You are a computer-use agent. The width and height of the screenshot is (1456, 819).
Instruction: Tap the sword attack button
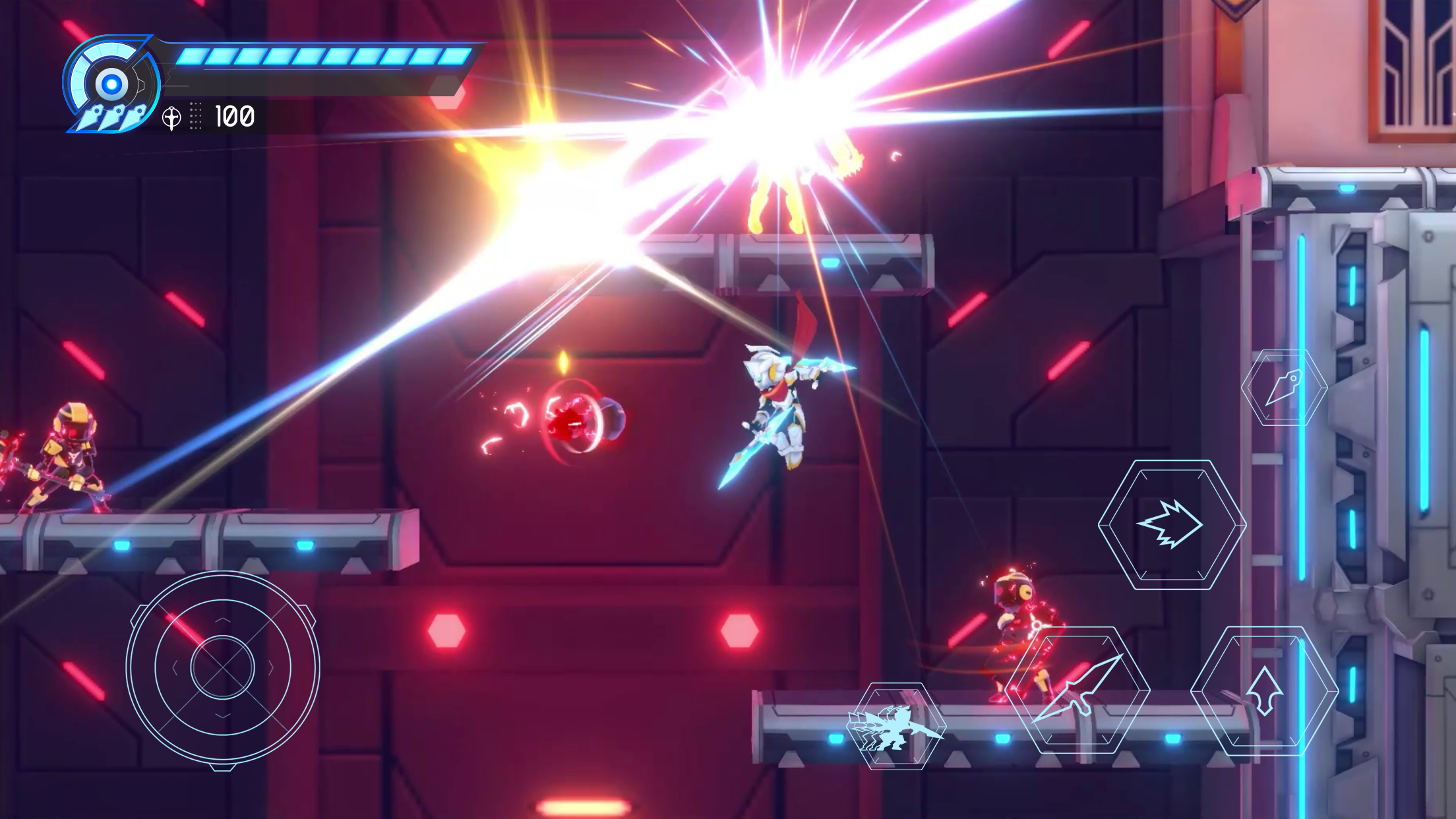coord(1078,690)
